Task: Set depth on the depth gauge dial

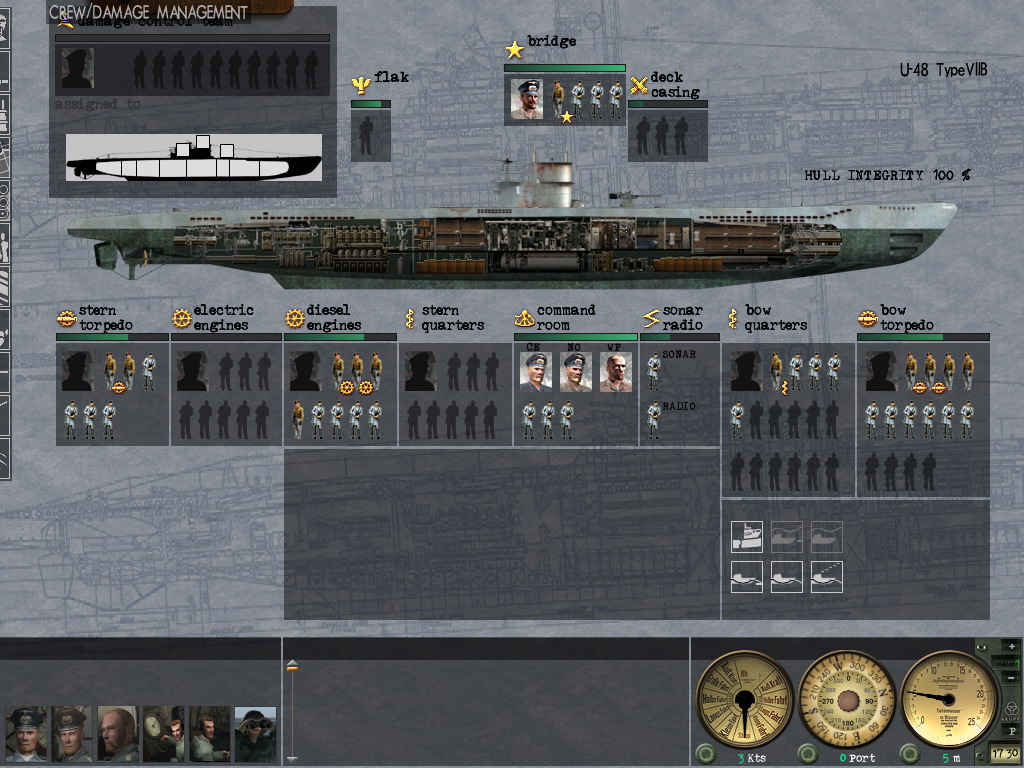Action: (x=950, y=697)
